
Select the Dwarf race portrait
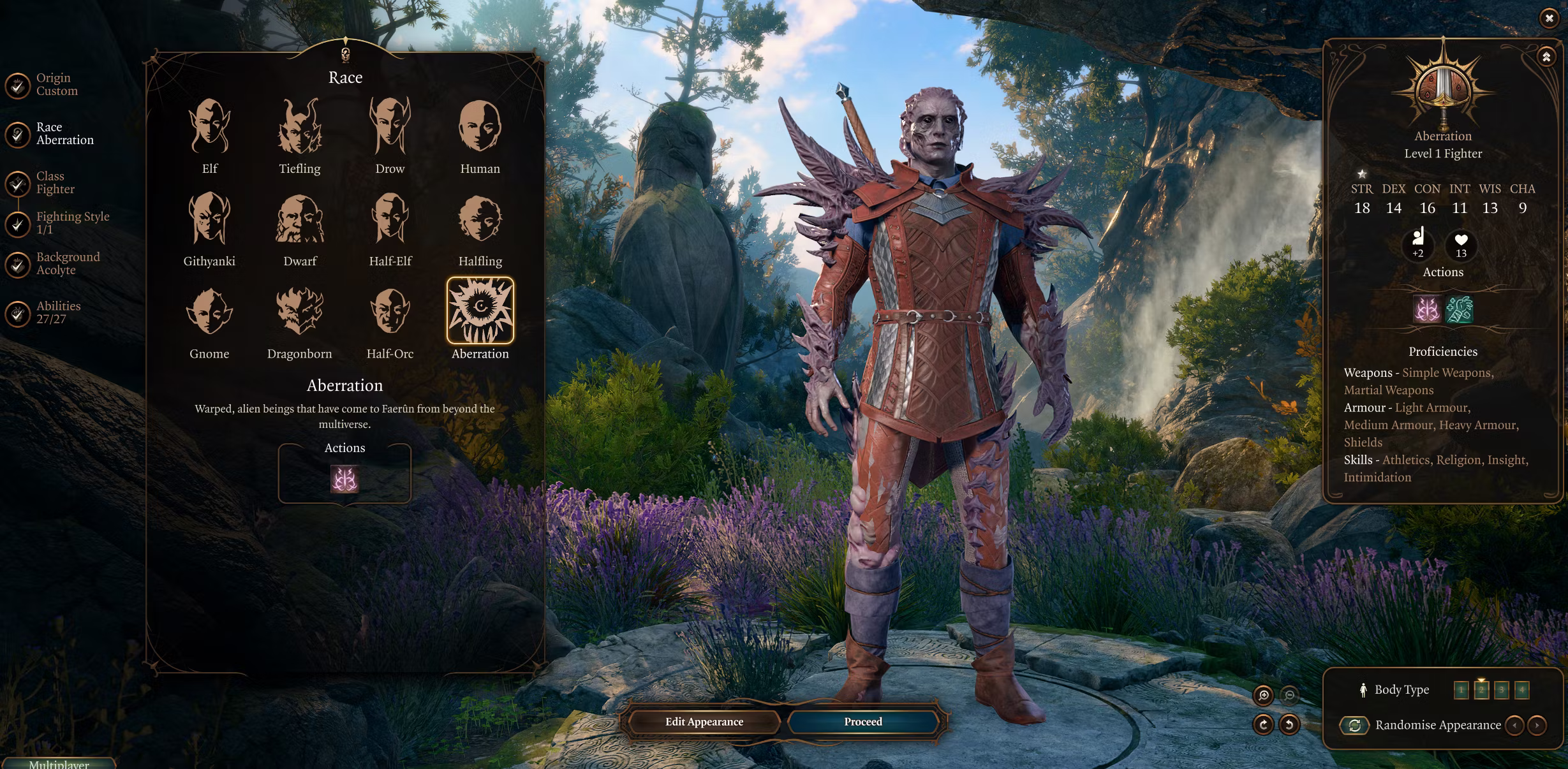point(299,220)
